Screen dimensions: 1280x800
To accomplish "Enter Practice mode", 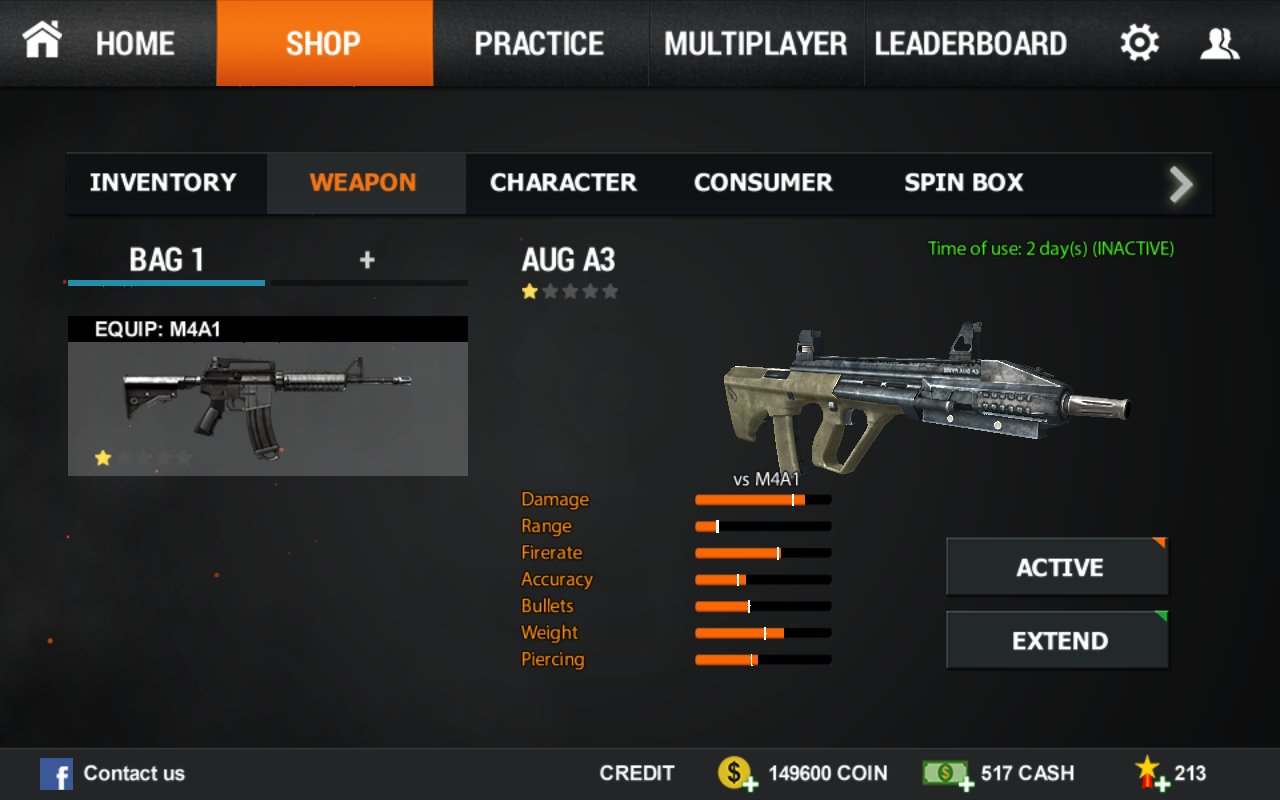I will [539, 43].
